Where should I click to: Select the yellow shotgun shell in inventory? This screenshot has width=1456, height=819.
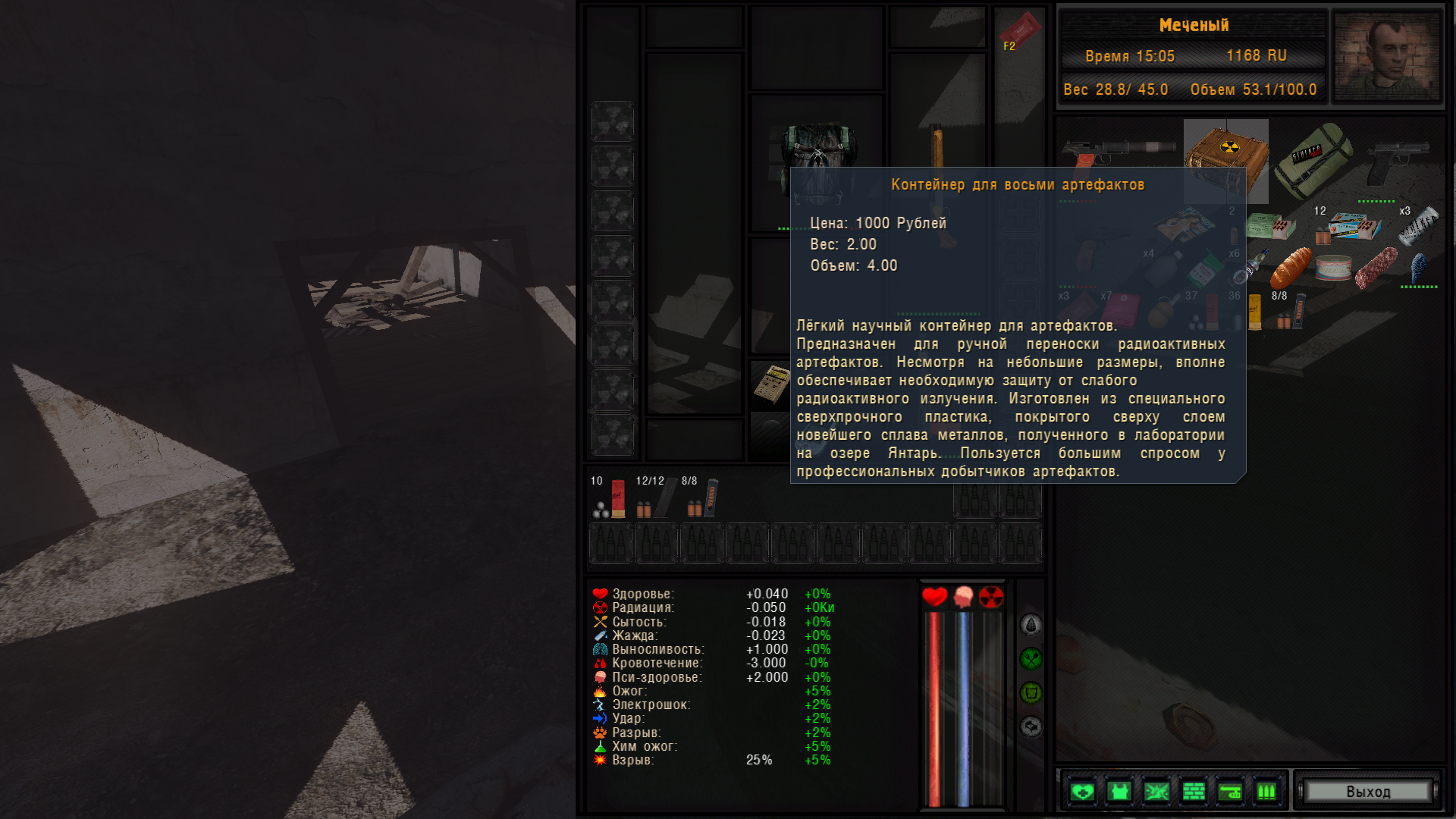1255,312
